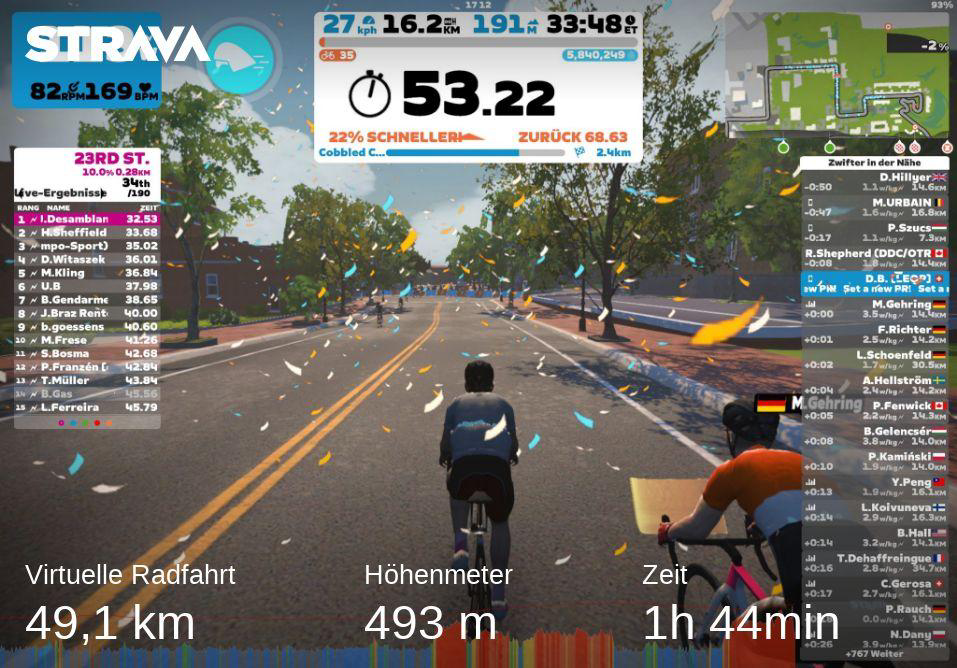Viewport: 957px width, 668px height.
Task: Open the route minimap
Action: click(836, 75)
